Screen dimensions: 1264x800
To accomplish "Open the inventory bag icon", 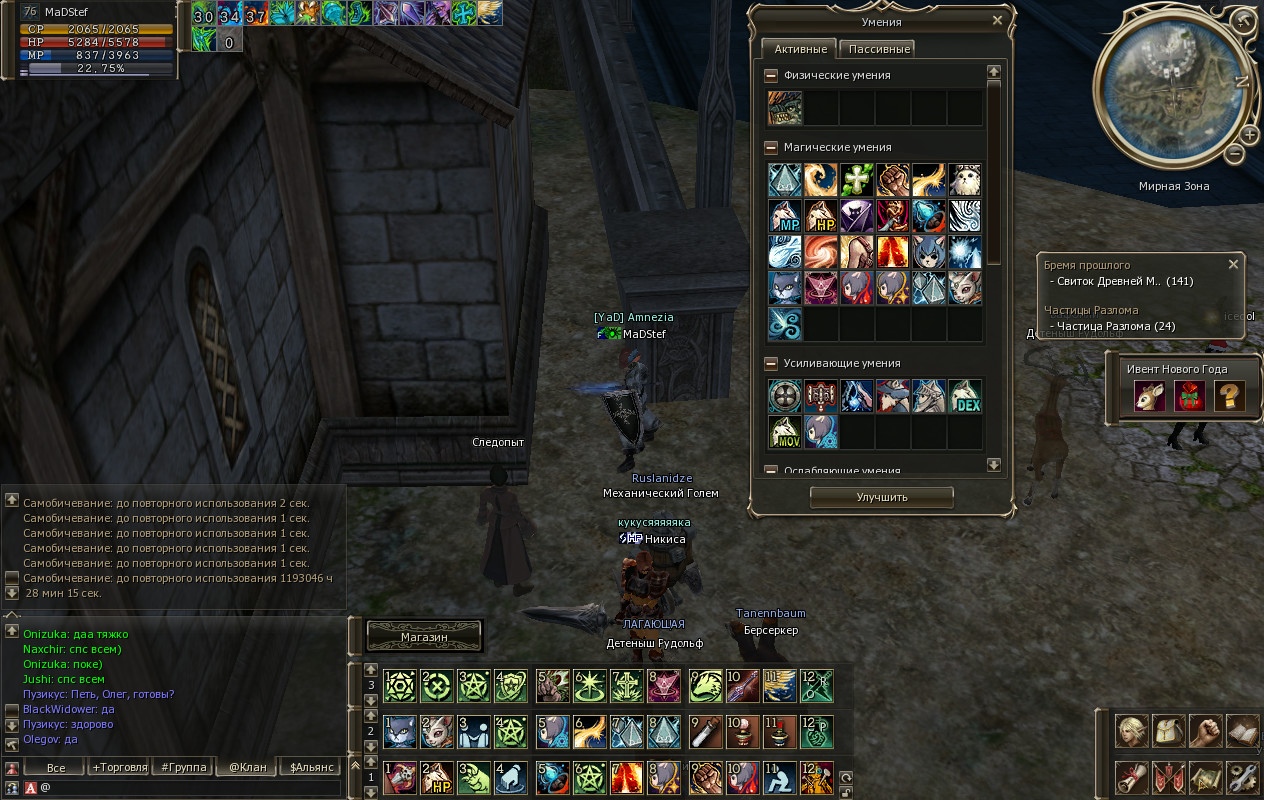I will tap(1169, 731).
